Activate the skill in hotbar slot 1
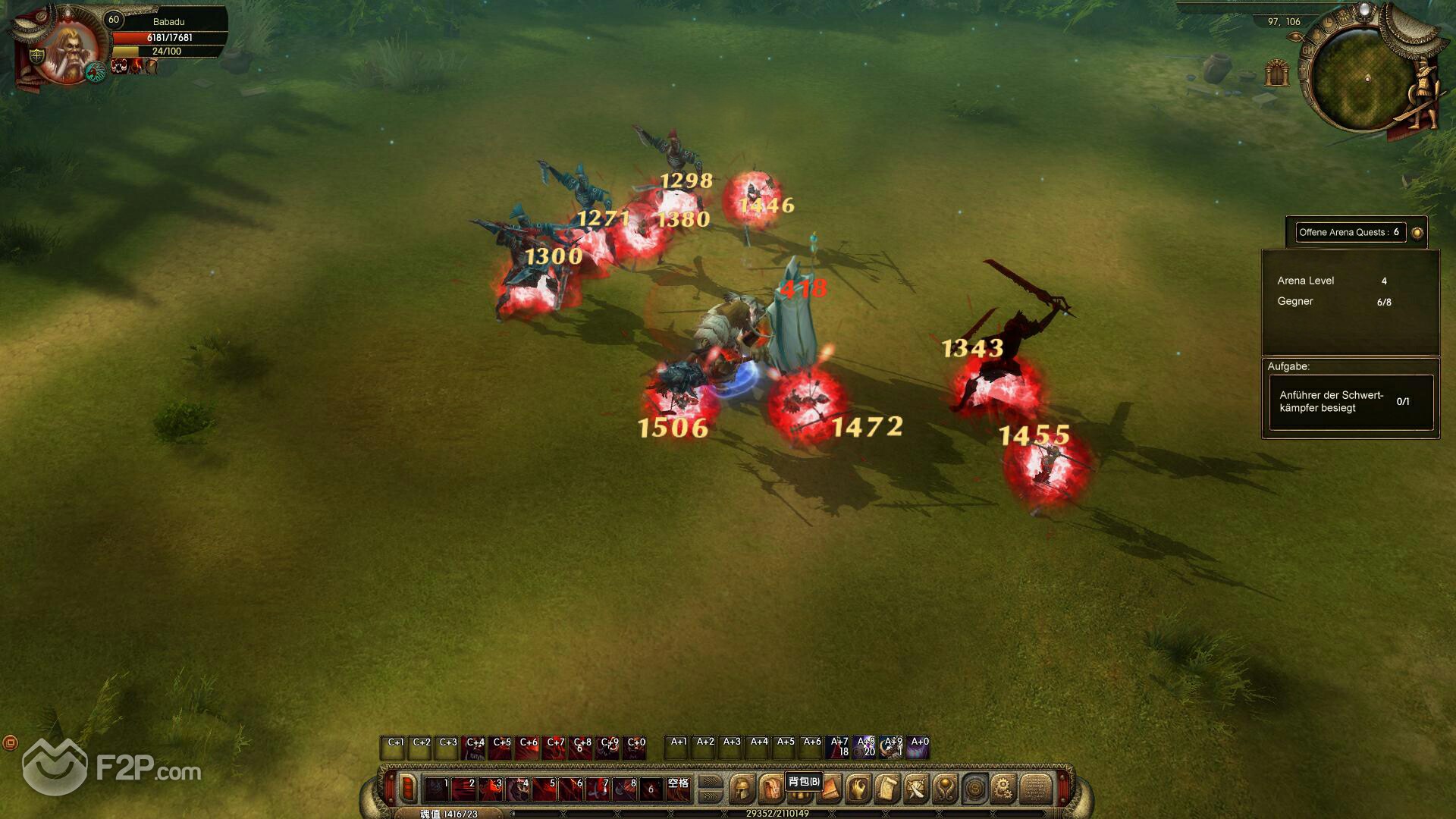Image resolution: width=1456 pixels, height=819 pixels. [x=436, y=789]
